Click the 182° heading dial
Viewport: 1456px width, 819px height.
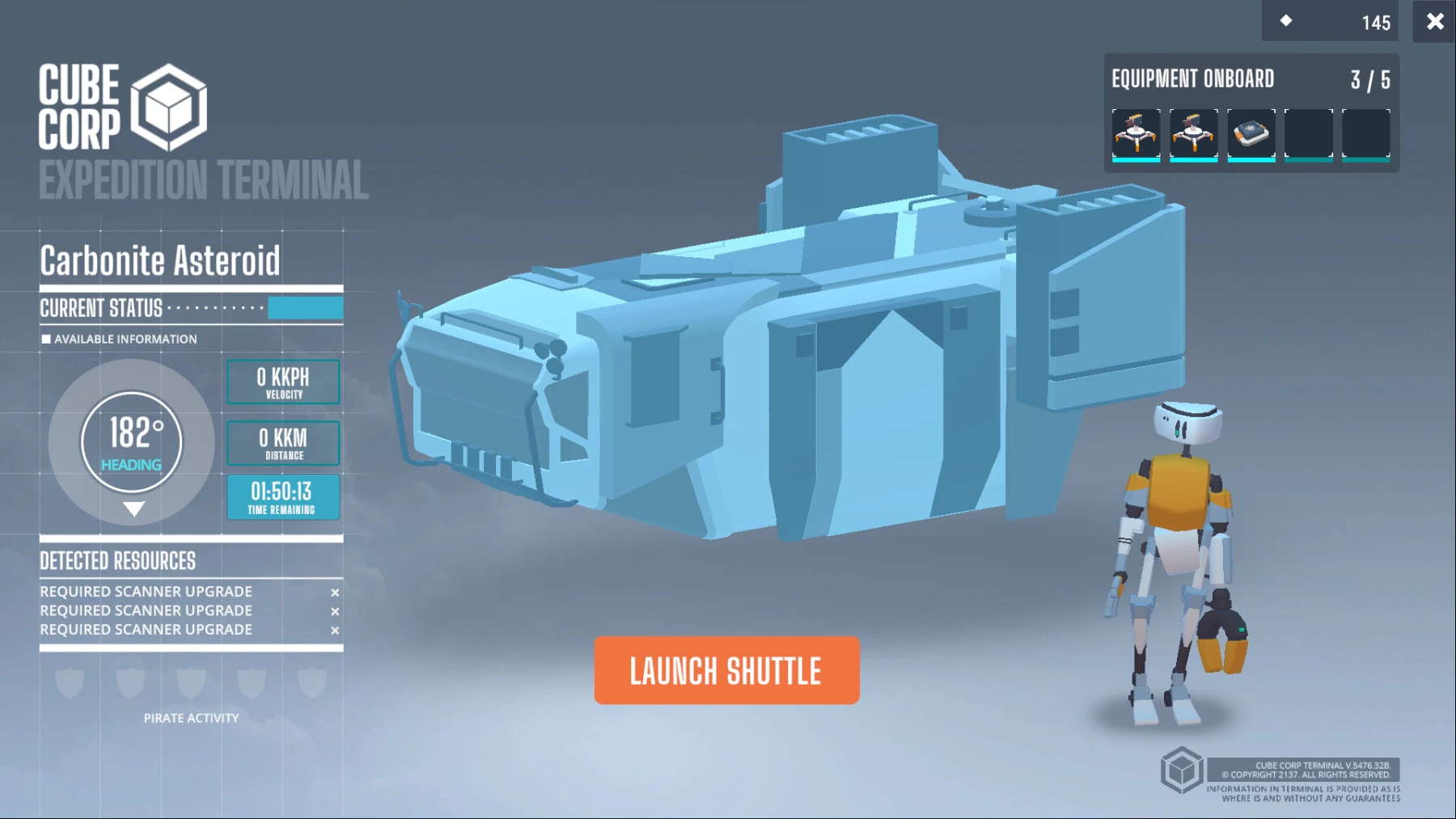[x=132, y=442]
